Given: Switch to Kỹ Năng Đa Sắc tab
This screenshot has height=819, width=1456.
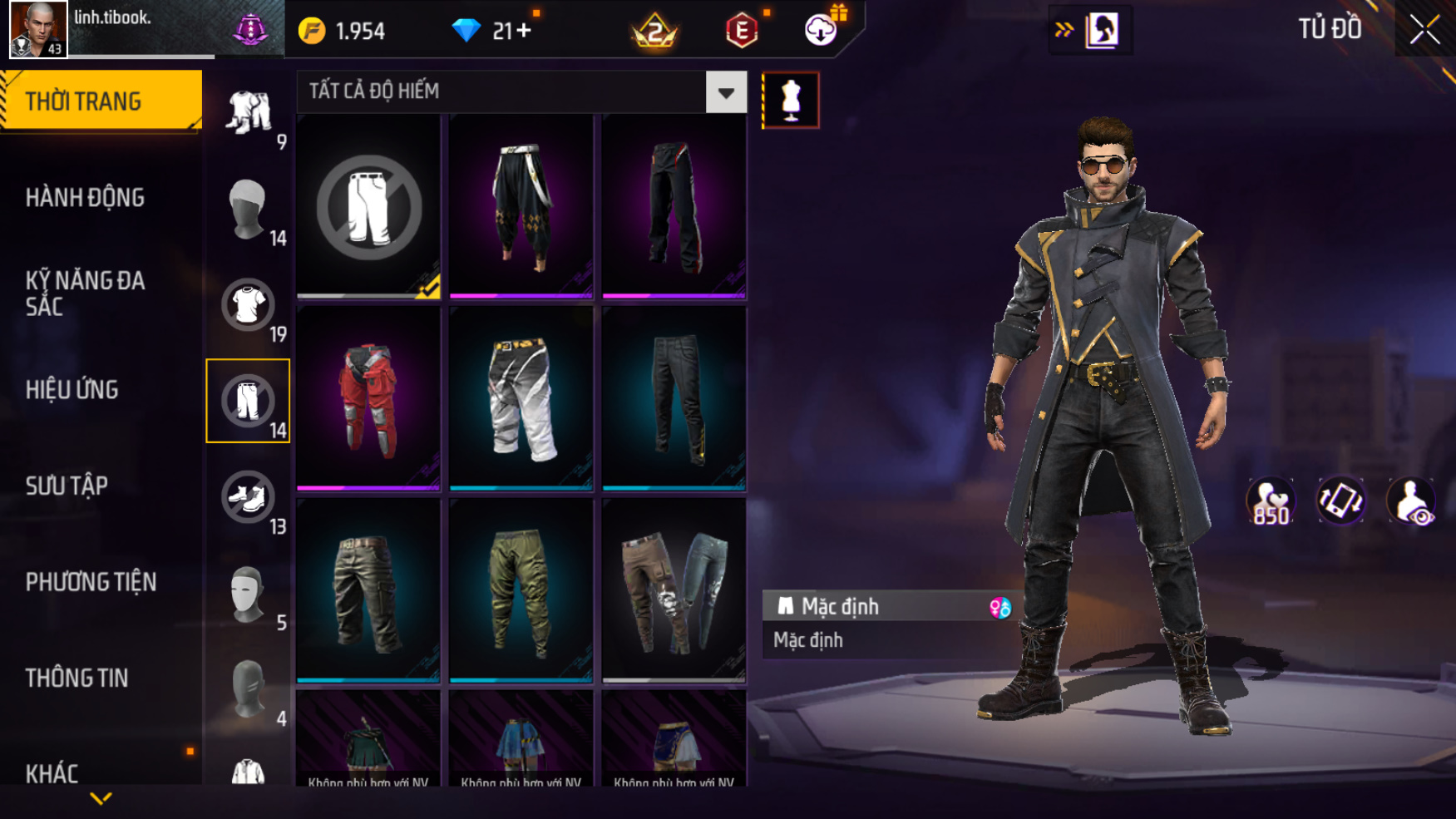Looking at the screenshot, I should coord(85,293).
